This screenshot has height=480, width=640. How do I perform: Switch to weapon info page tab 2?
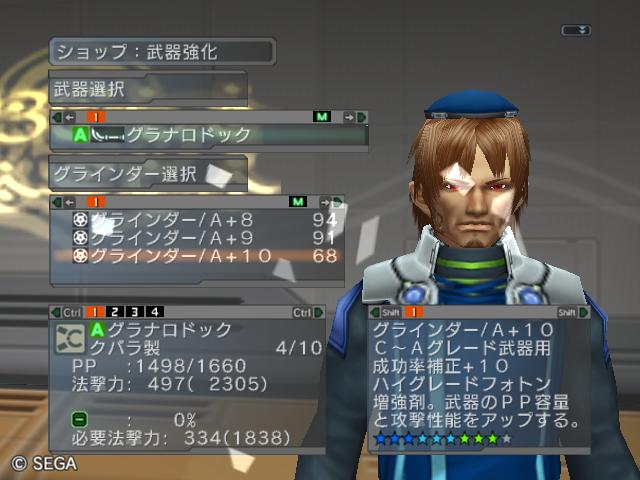point(116,313)
